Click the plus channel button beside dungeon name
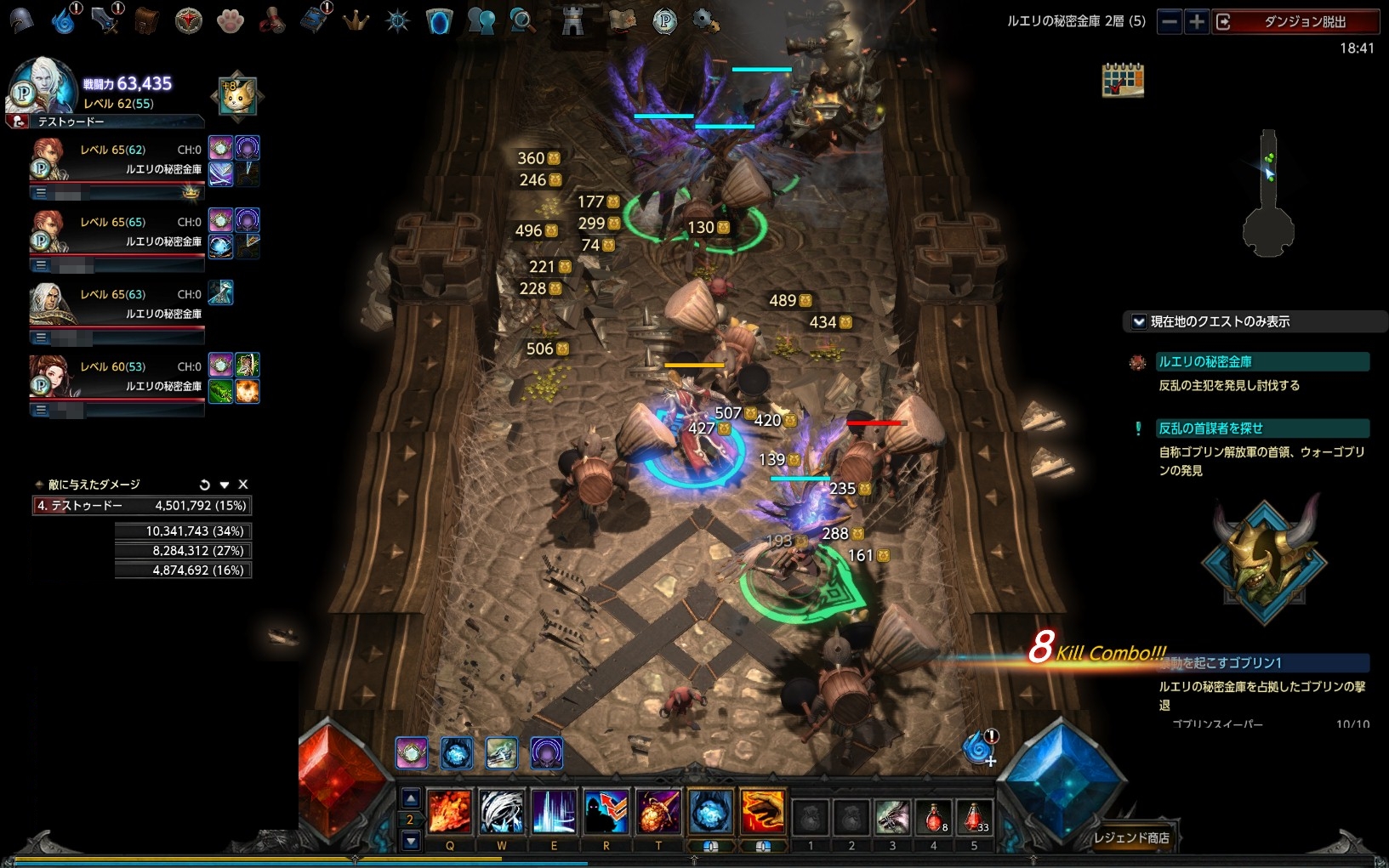The width and height of the screenshot is (1389, 868). point(1197,22)
